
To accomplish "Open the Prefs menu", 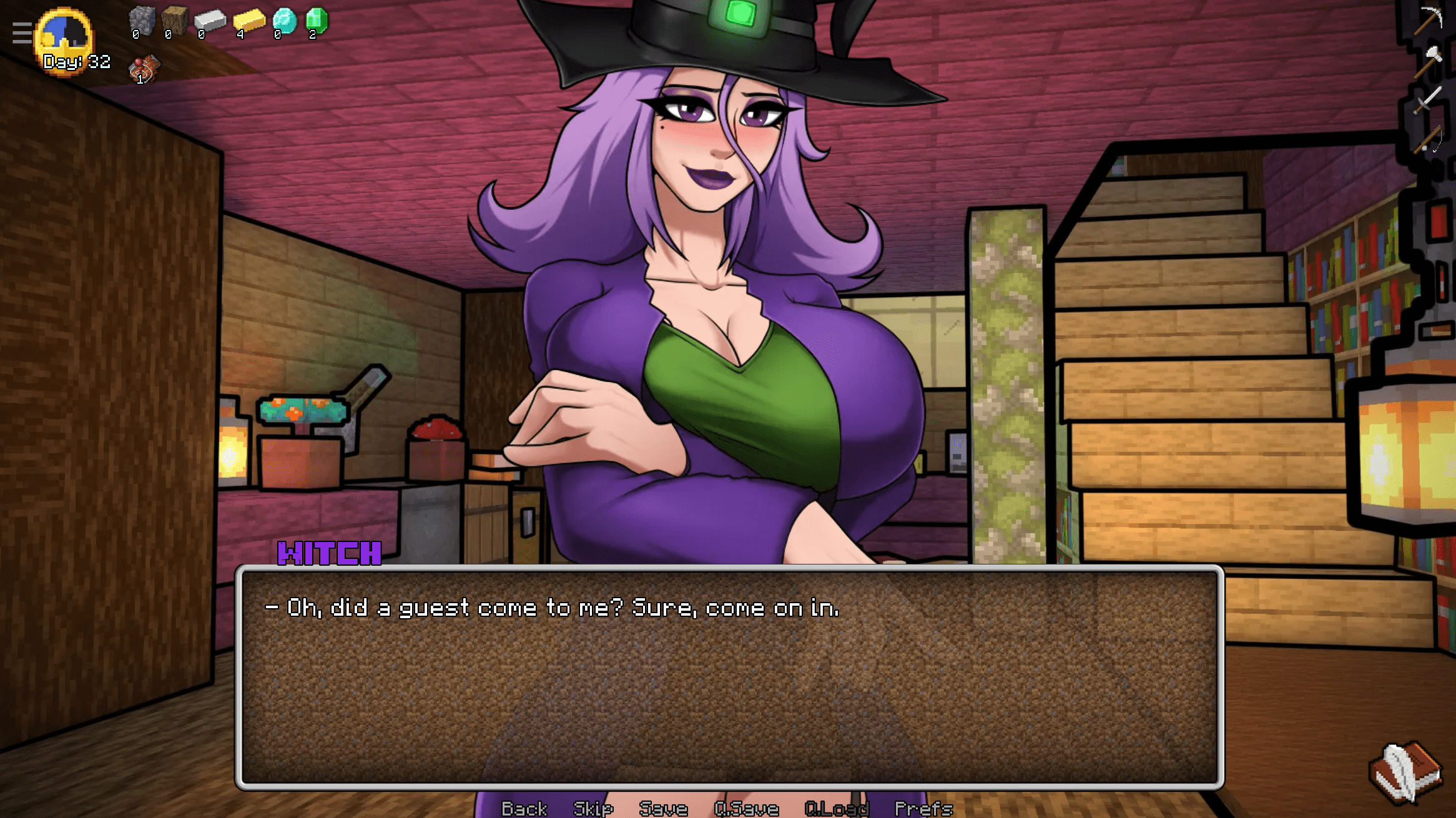I will [923, 809].
